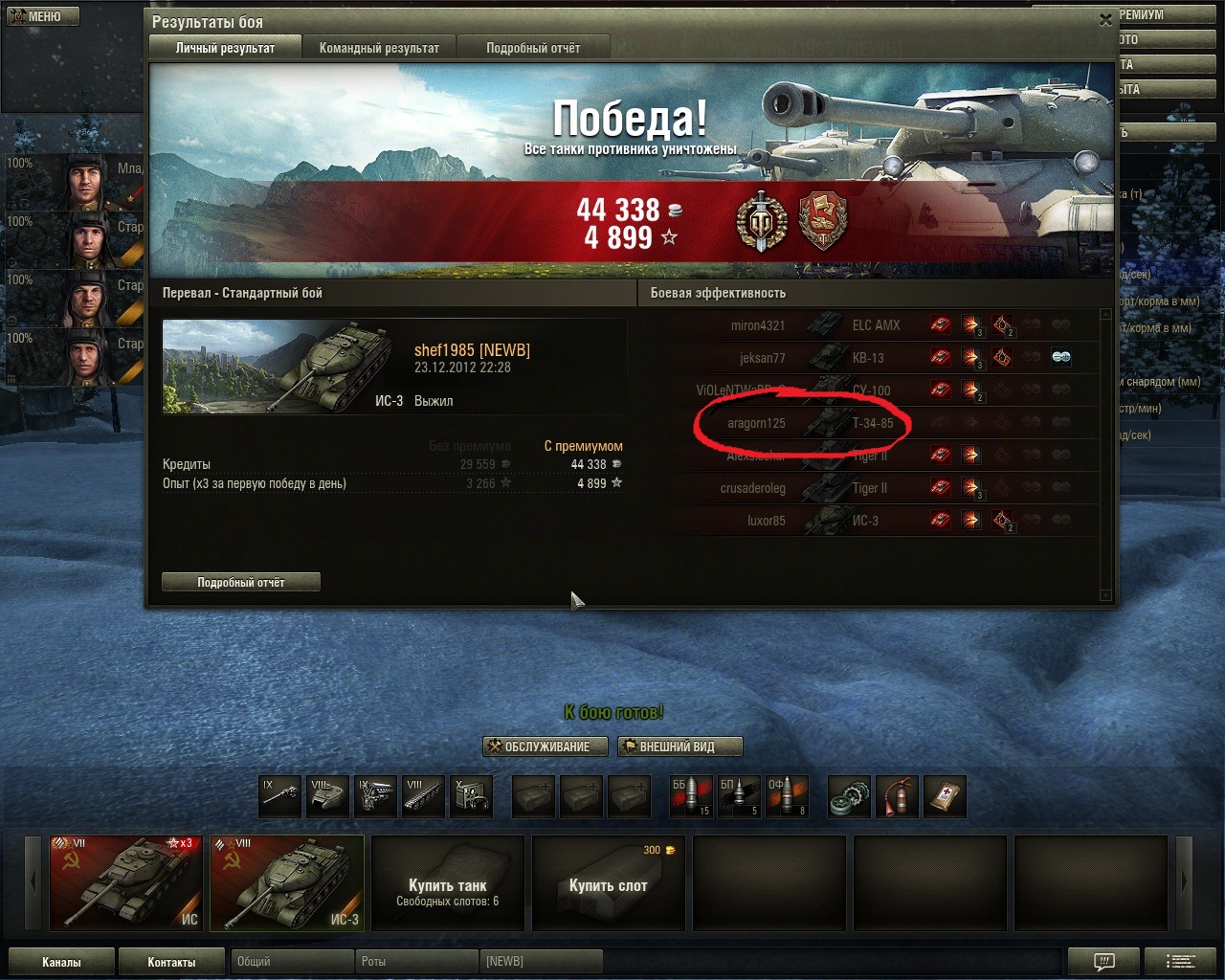Click the Купить танк slot
The width and height of the screenshot is (1225, 980).
pyautogui.click(x=448, y=882)
